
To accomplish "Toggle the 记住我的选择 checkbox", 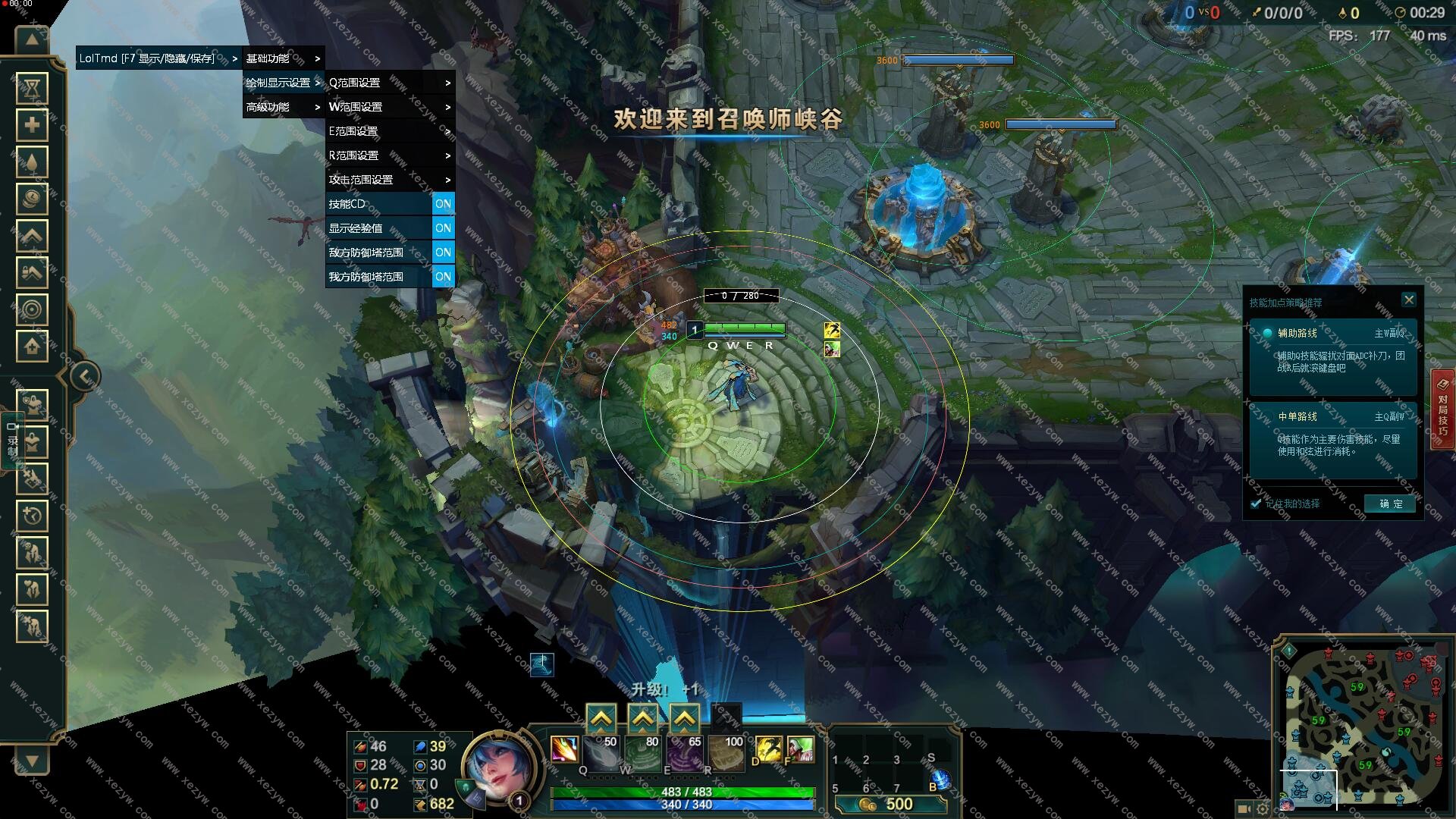I will pos(1256,504).
